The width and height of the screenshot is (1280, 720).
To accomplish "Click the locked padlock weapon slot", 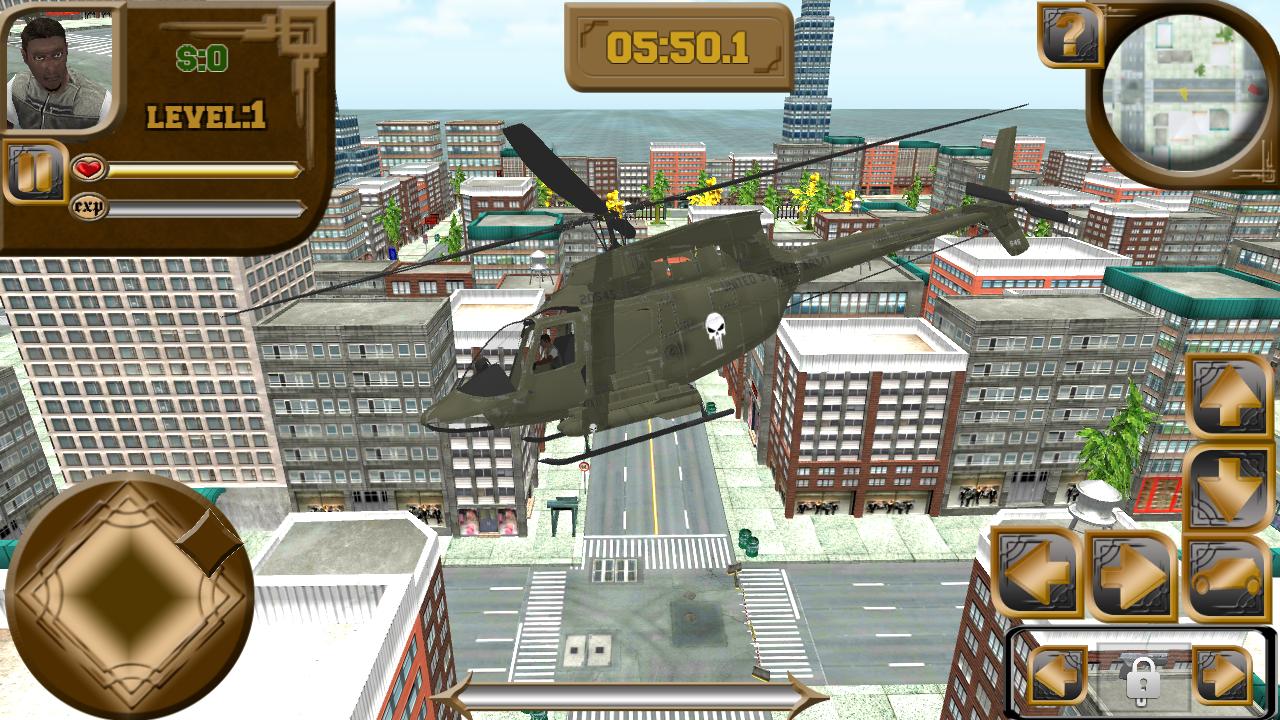I will pyautogui.click(x=1140, y=679).
